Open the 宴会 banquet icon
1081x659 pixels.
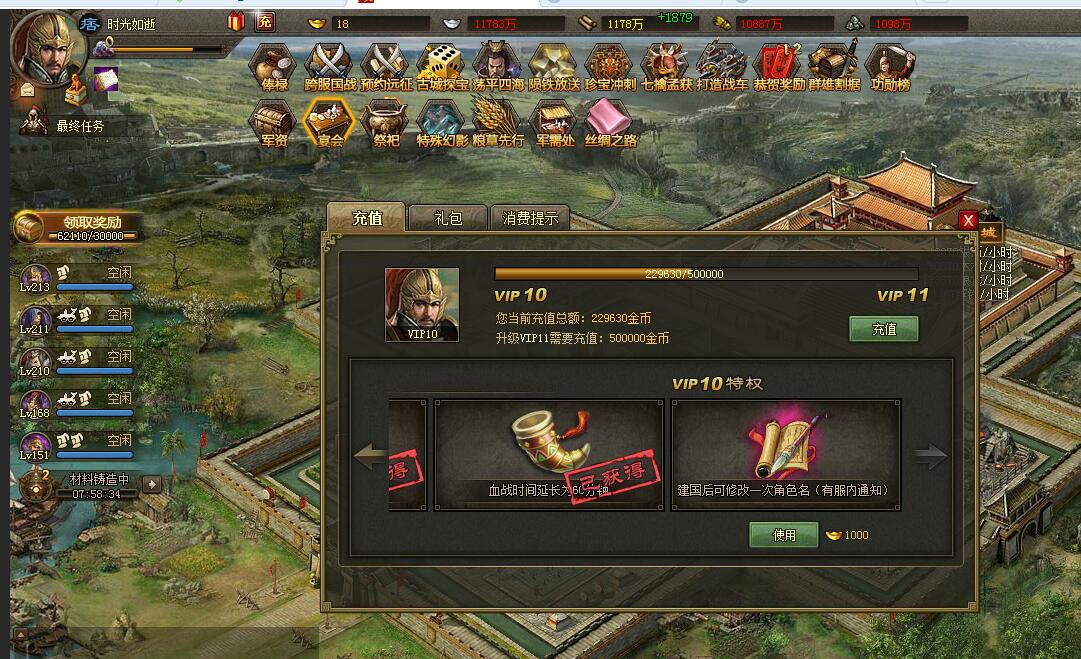coord(330,124)
